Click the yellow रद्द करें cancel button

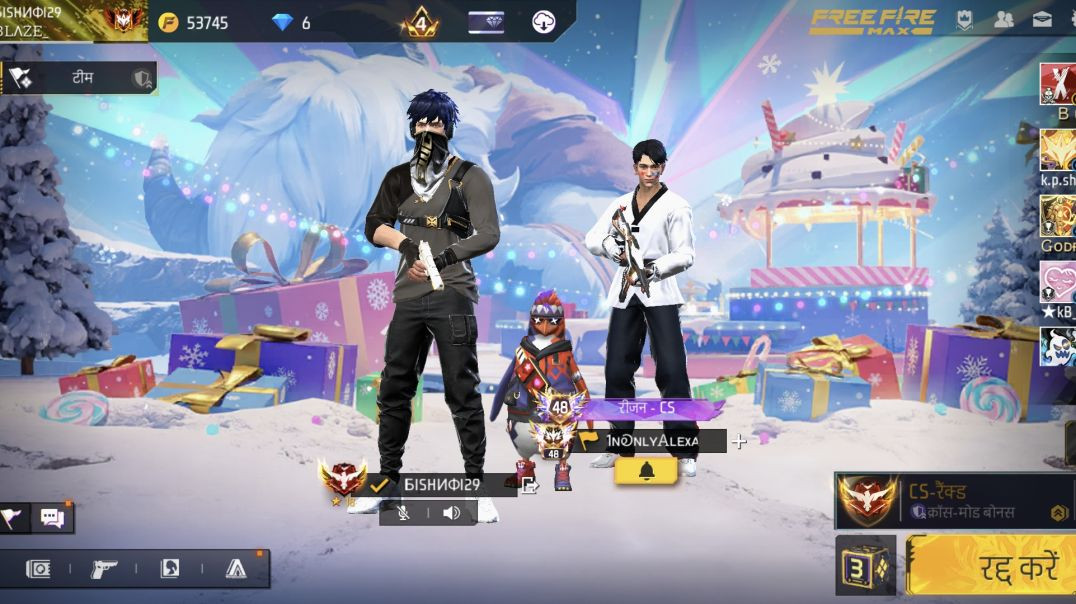coord(990,567)
